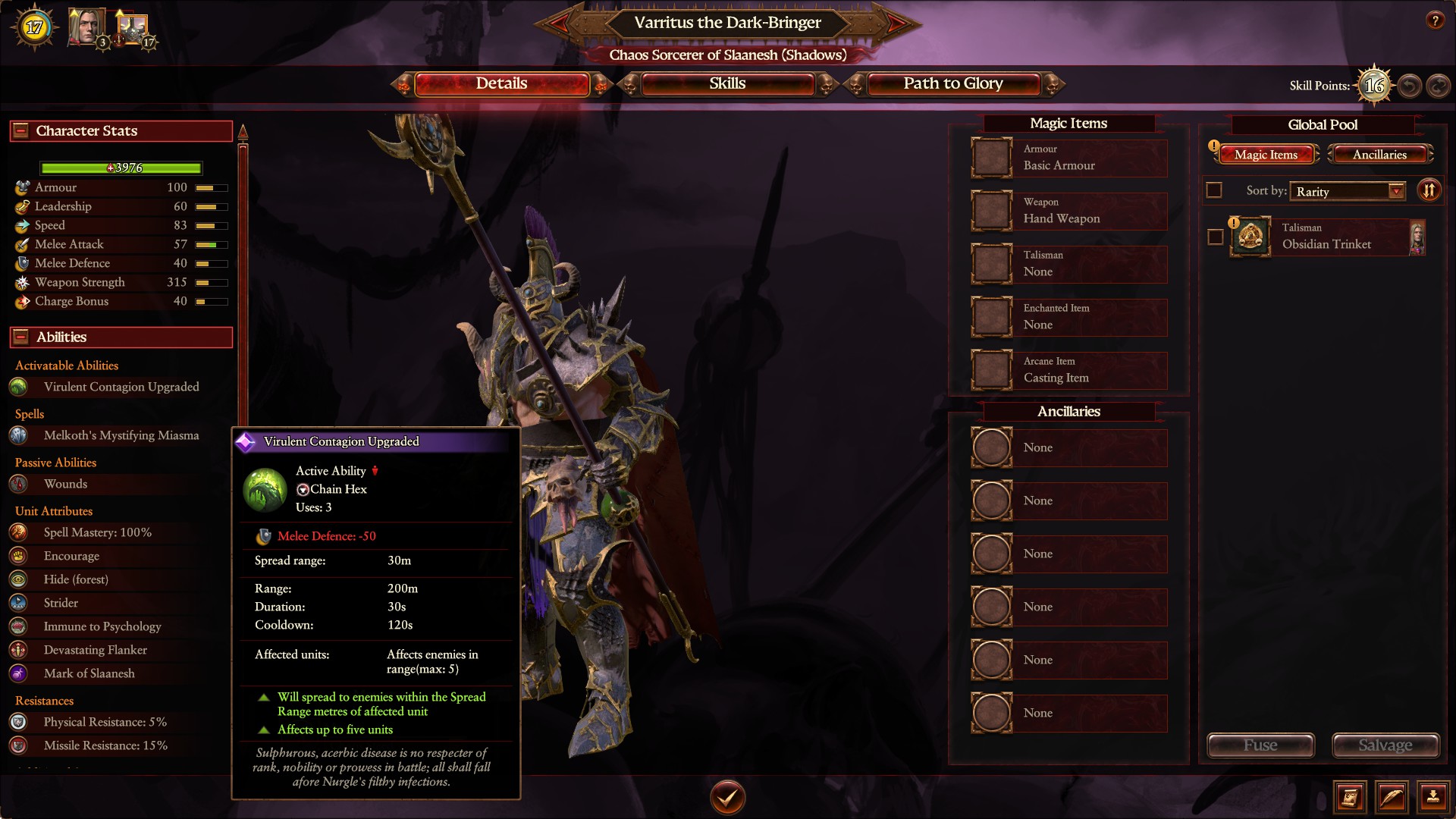Click Melkoth's Mystifying Miasma spell icon
The width and height of the screenshot is (1456, 819).
pyautogui.click(x=17, y=435)
